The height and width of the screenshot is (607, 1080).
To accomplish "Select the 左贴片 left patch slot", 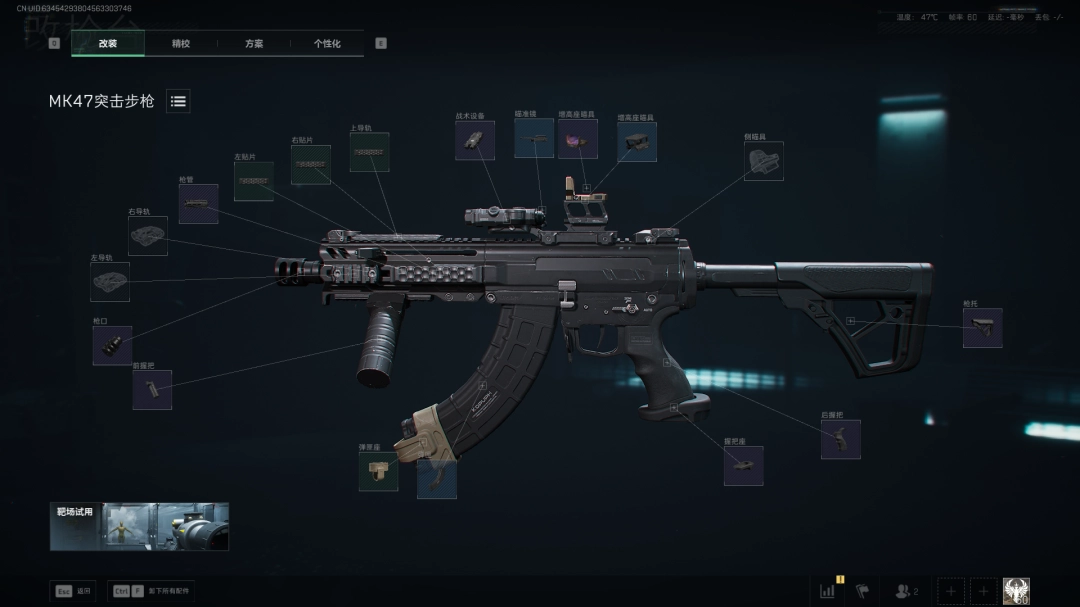I will (x=254, y=182).
